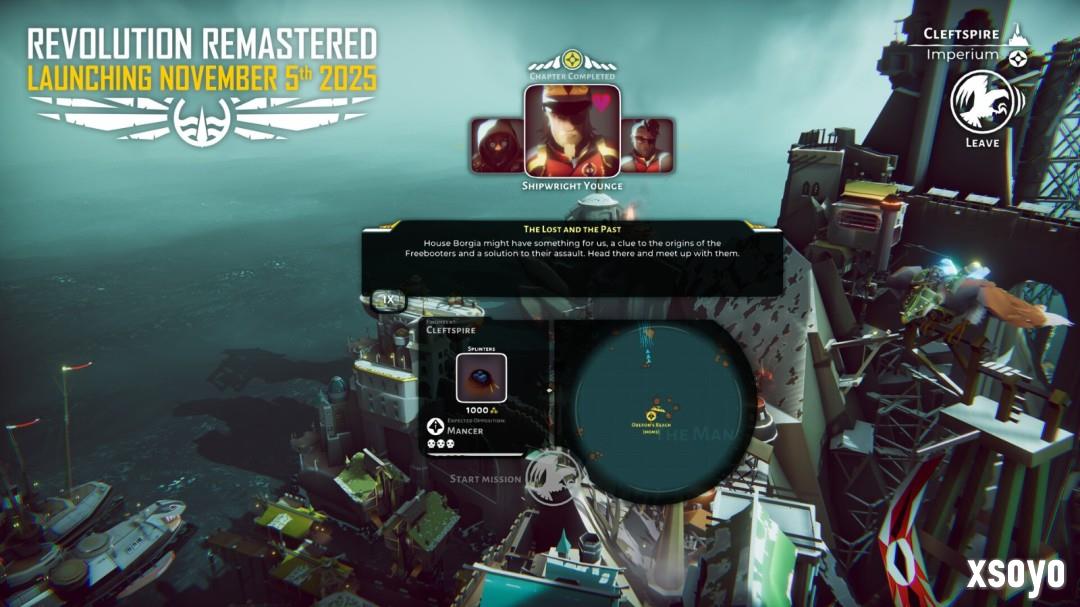Click the Mancer opposition icon
Viewport: 1080px width, 607px height.
point(435,427)
